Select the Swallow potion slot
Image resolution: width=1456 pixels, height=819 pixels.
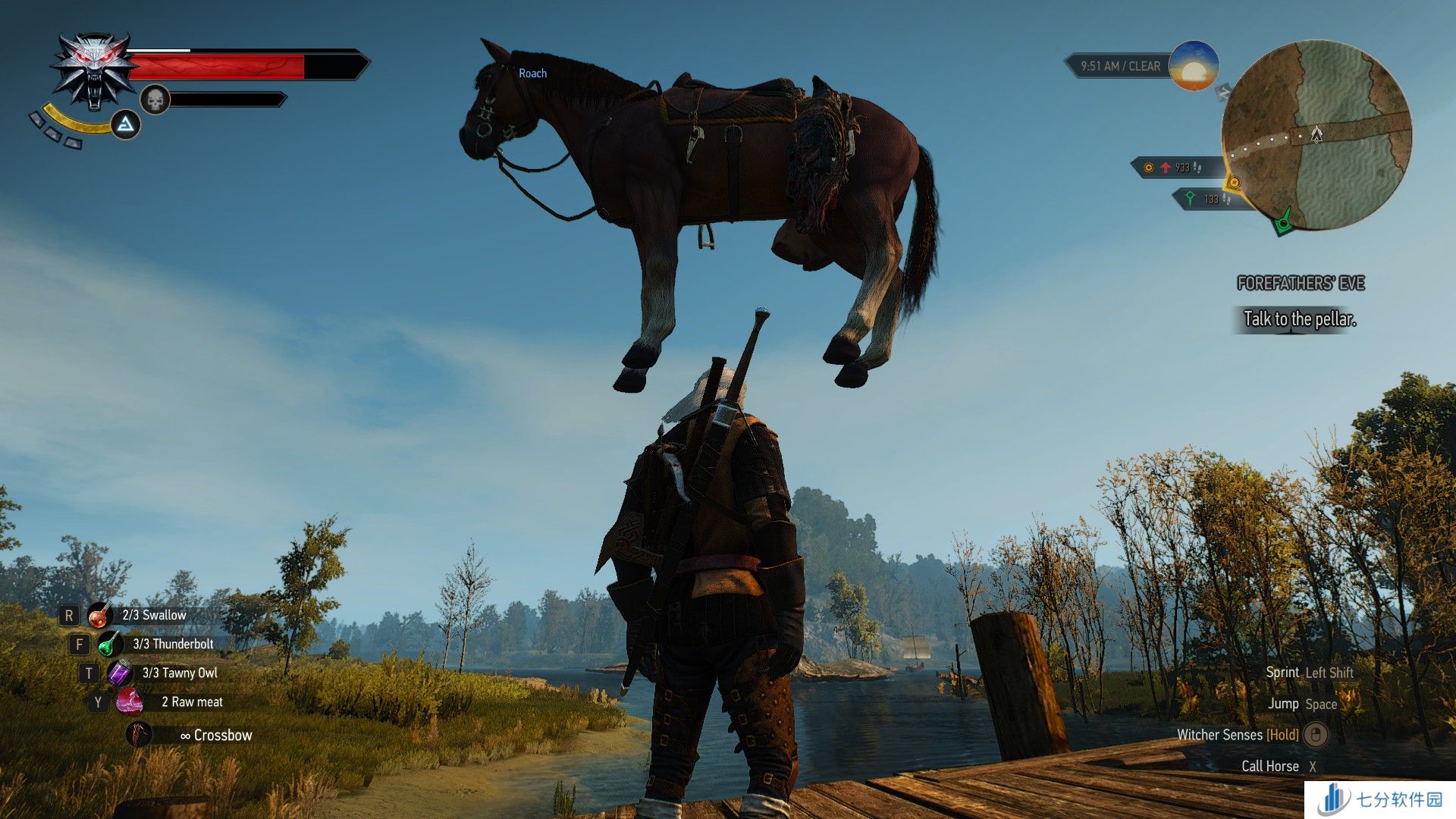(x=99, y=615)
